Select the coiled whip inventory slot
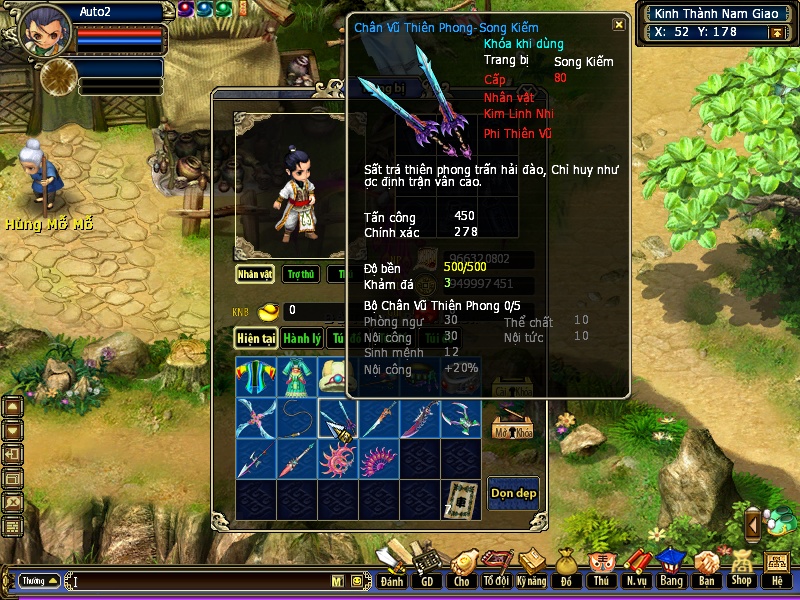This screenshot has height=600, width=800. (x=296, y=419)
